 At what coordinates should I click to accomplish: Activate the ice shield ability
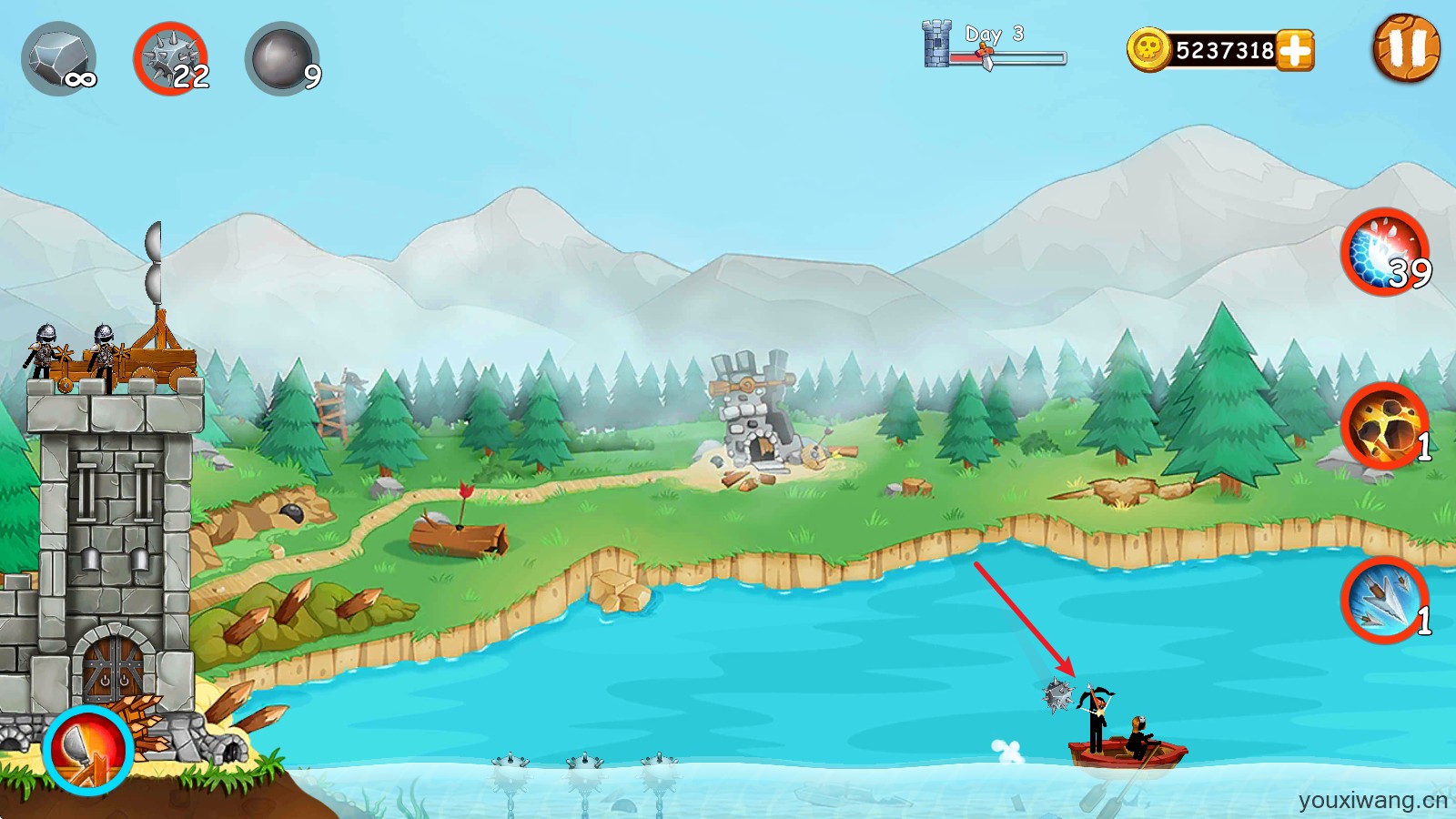click(1384, 253)
